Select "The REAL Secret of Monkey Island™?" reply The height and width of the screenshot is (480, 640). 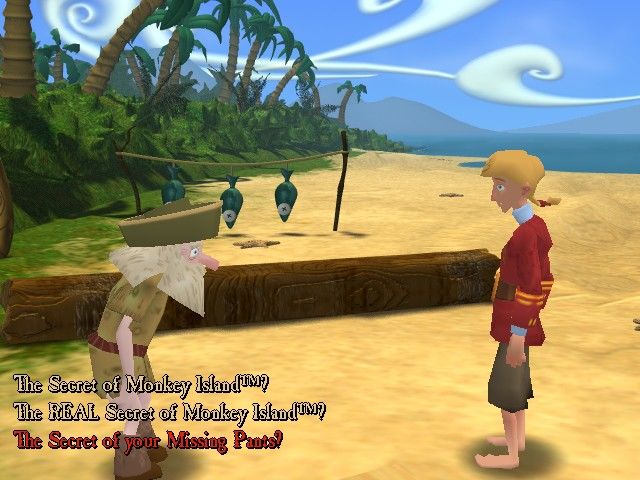(170, 411)
